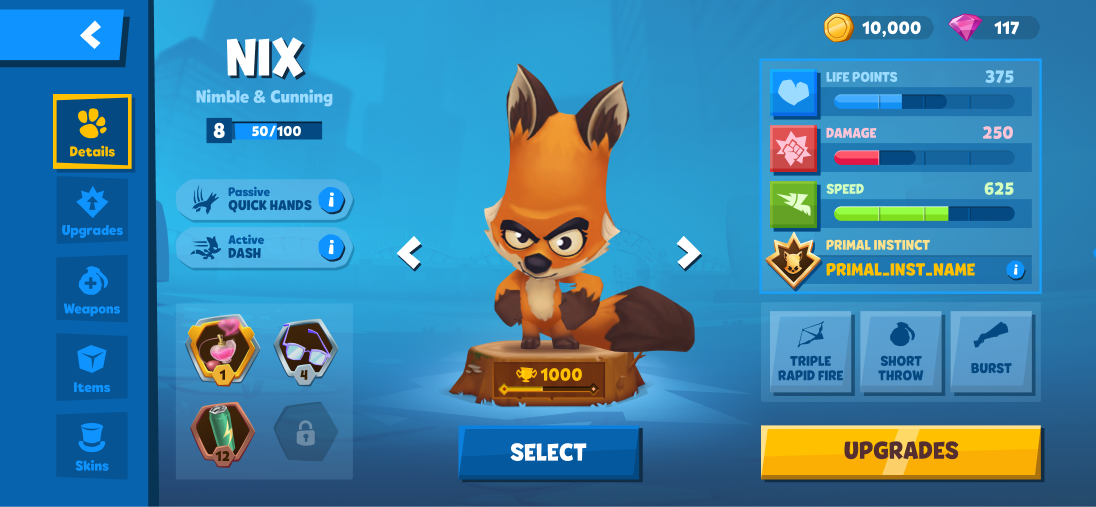
Task: Show info for Quick Hands passive
Action: (x=331, y=200)
